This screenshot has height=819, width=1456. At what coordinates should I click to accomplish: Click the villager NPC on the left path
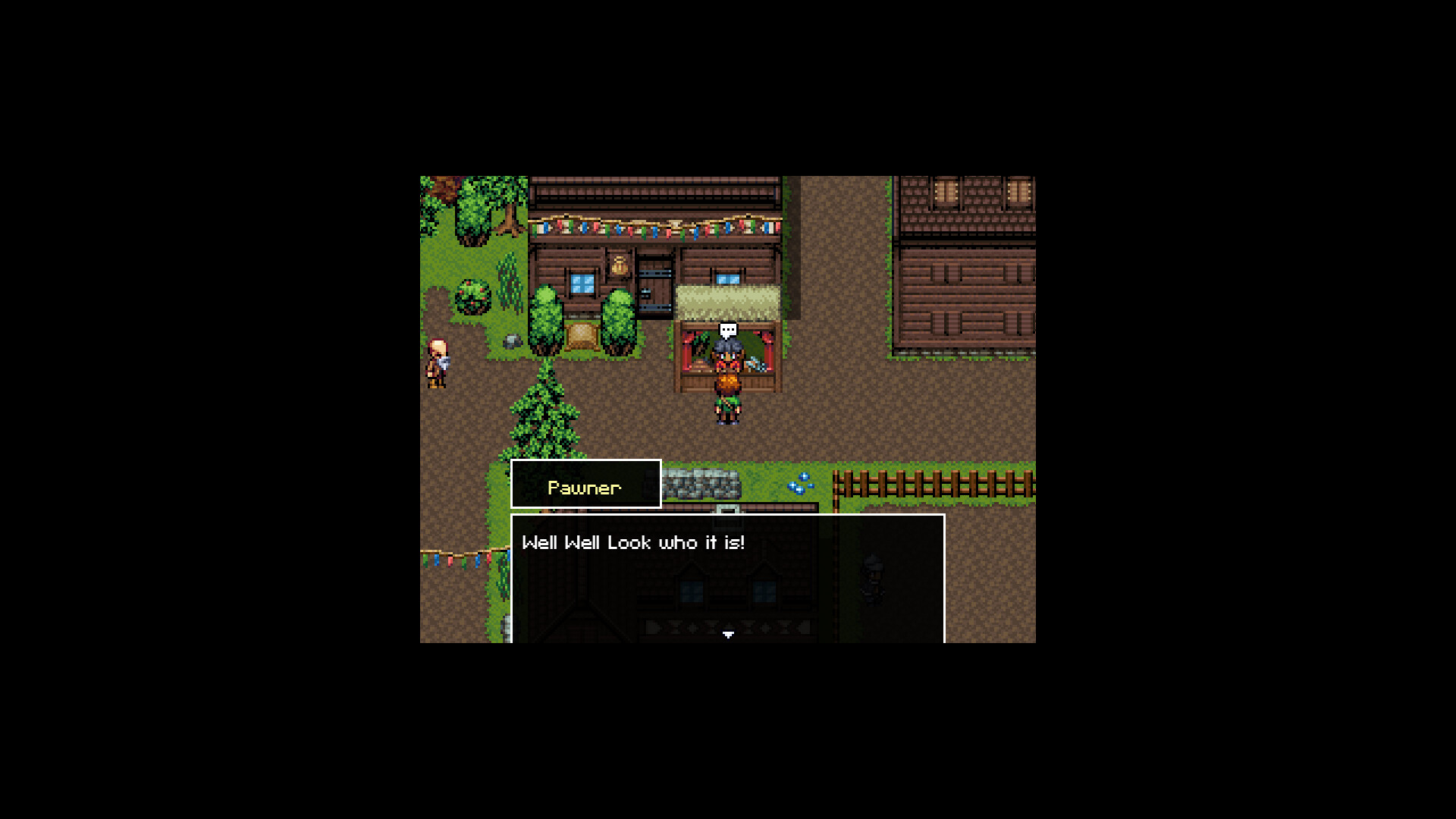(437, 359)
